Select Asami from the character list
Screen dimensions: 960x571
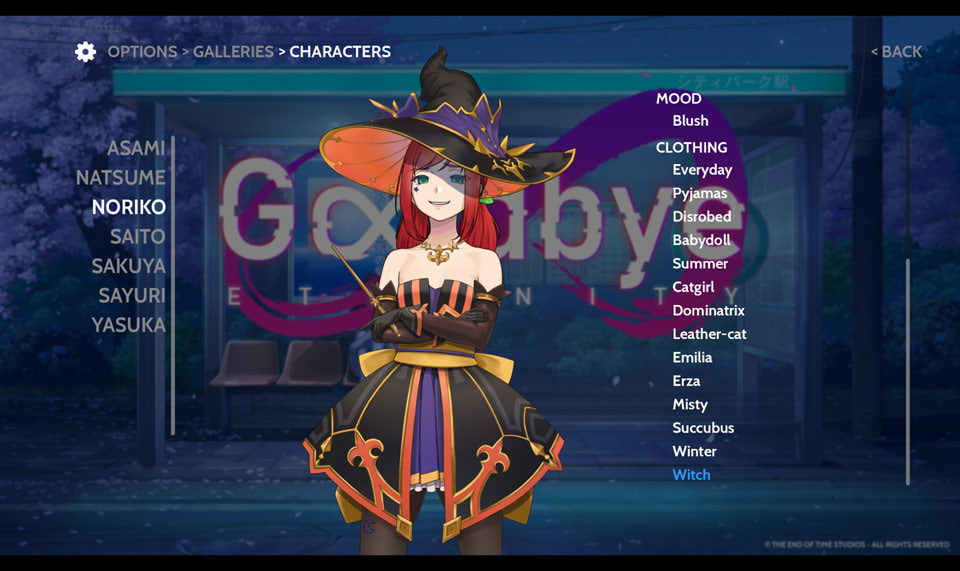pyautogui.click(x=136, y=148)
